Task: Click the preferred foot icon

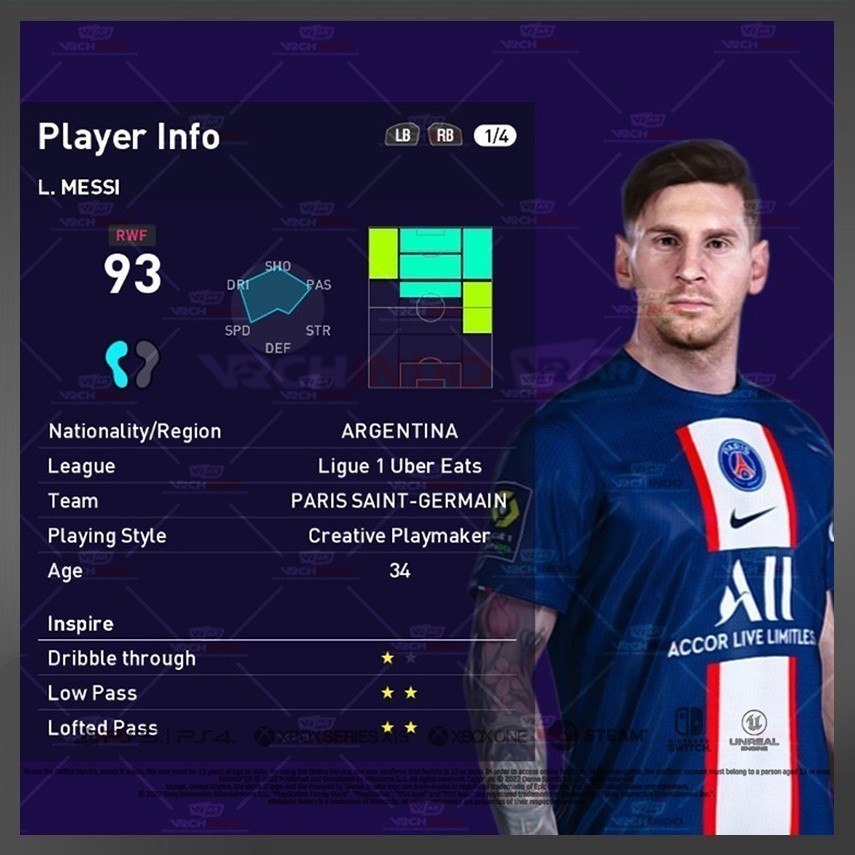Action: [x=132, y=363]
